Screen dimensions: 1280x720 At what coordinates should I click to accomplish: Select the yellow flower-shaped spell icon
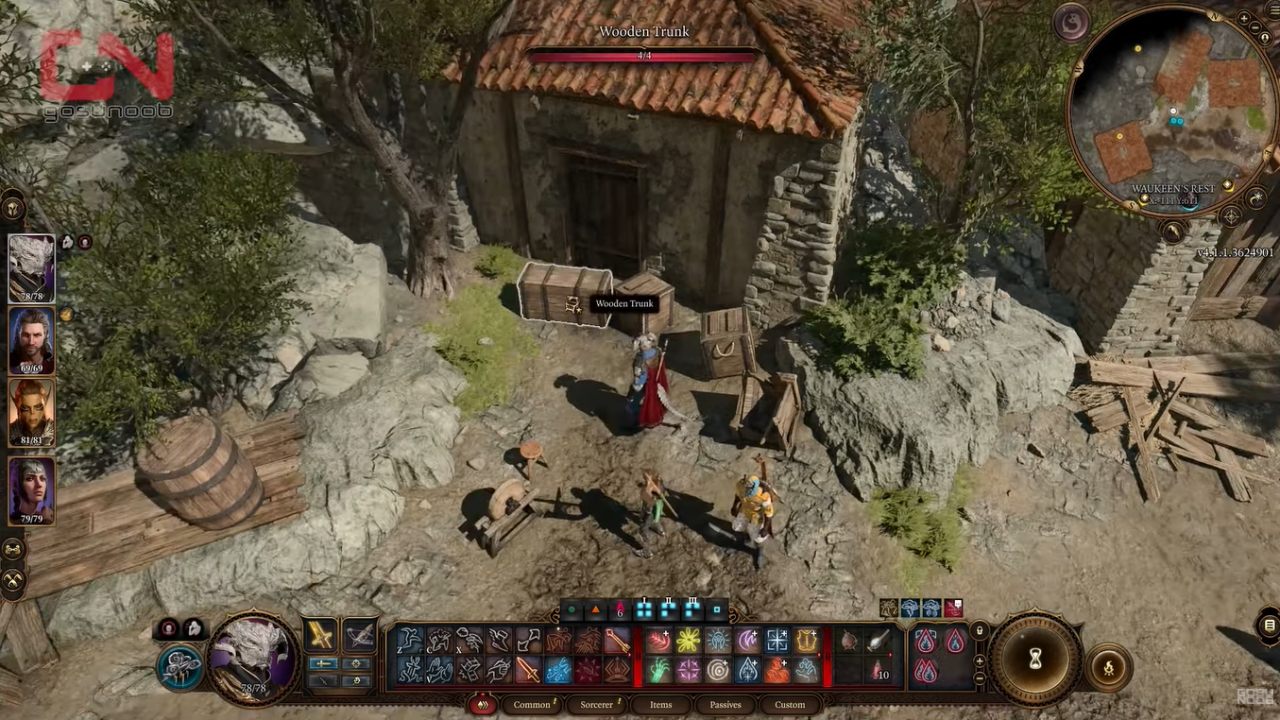click(x=688, y=640)
